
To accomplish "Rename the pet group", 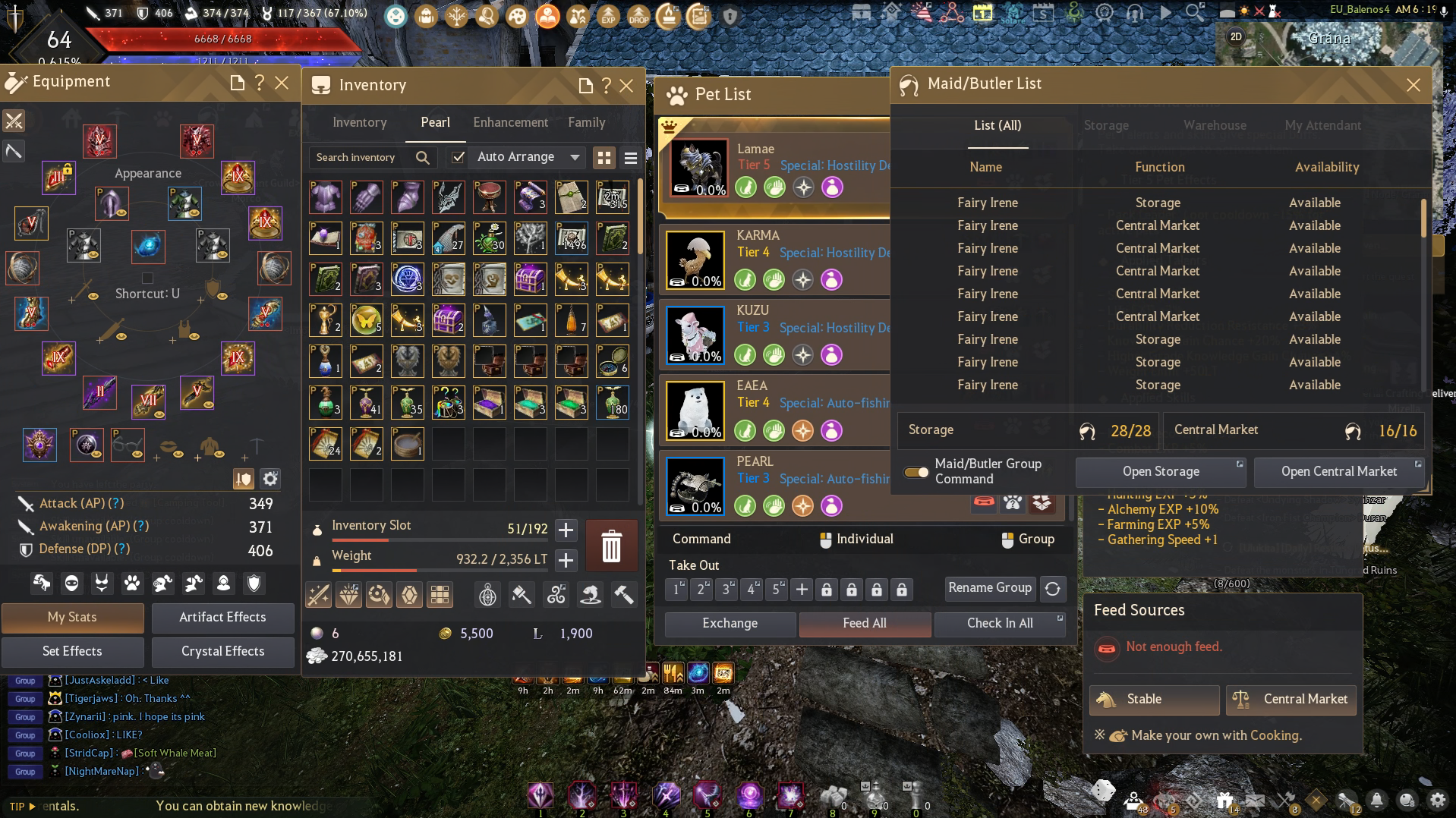I will coord(989,588).
